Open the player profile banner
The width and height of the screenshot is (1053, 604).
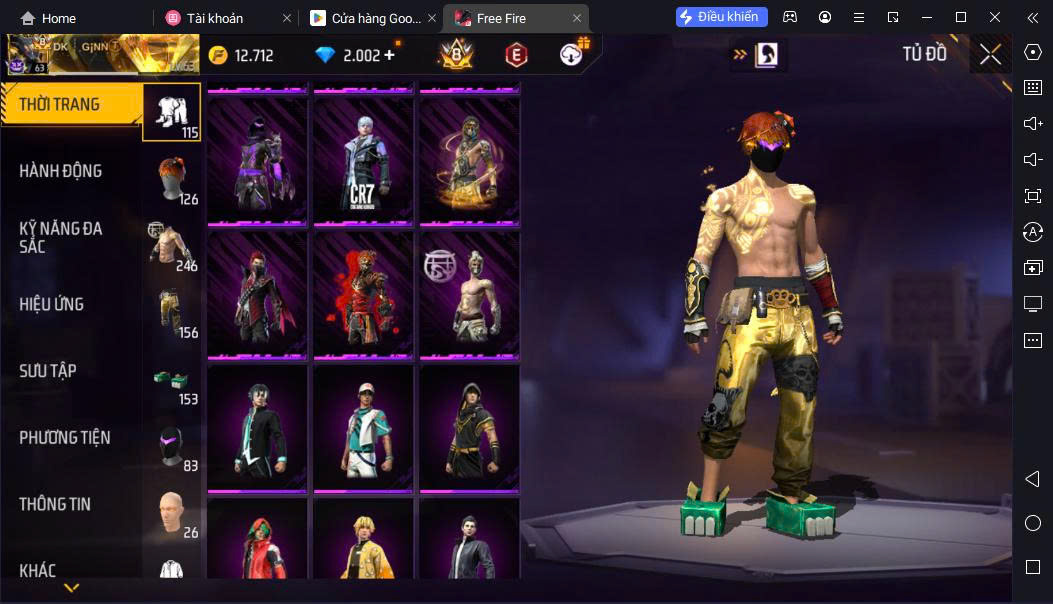[x=100, y=54]
